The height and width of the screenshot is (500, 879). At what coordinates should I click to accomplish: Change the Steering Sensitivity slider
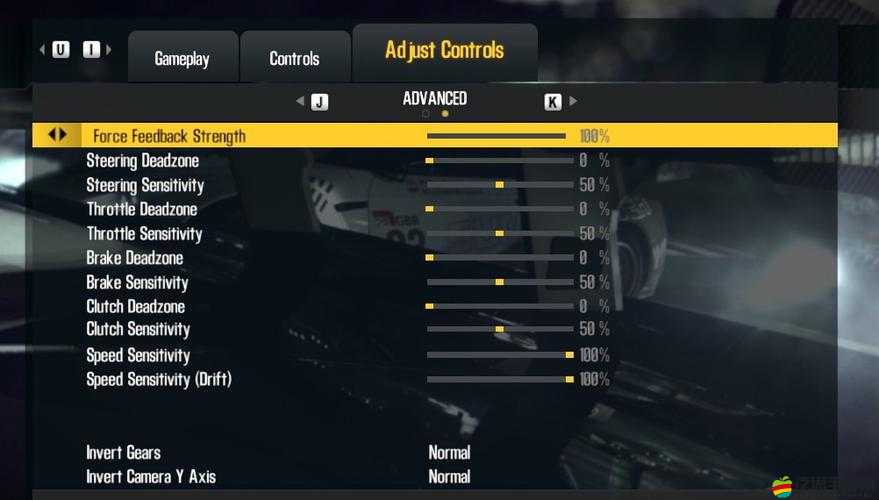click(x=499, y=185)
